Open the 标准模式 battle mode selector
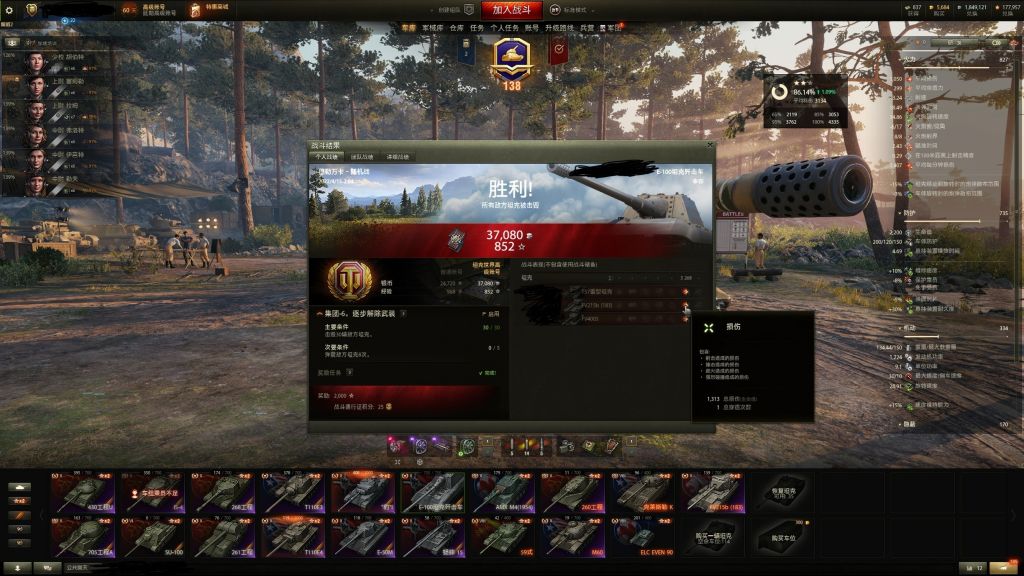Viewport: 1024px width, 576px height. (569, 9)
